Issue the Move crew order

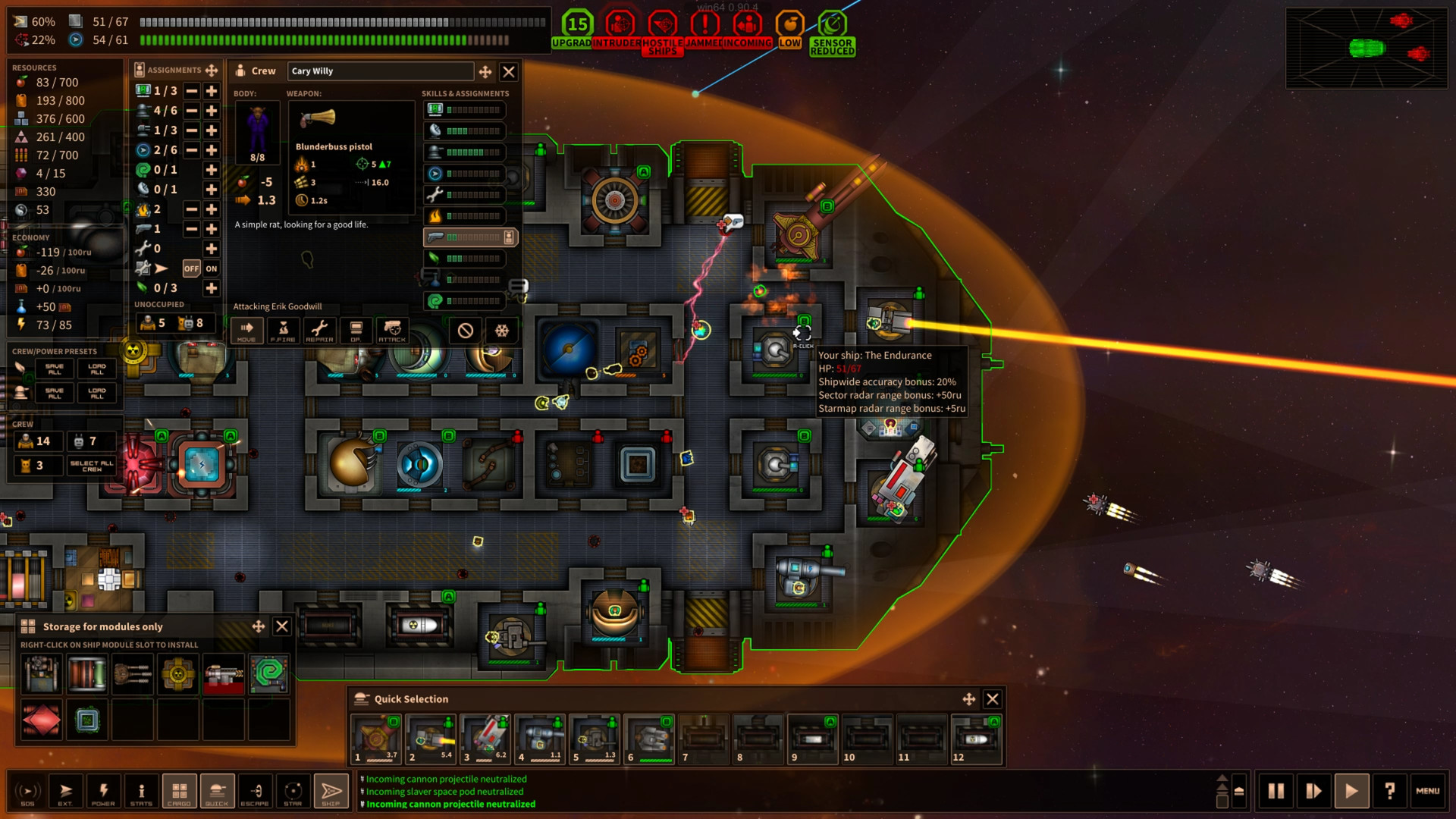246,331
